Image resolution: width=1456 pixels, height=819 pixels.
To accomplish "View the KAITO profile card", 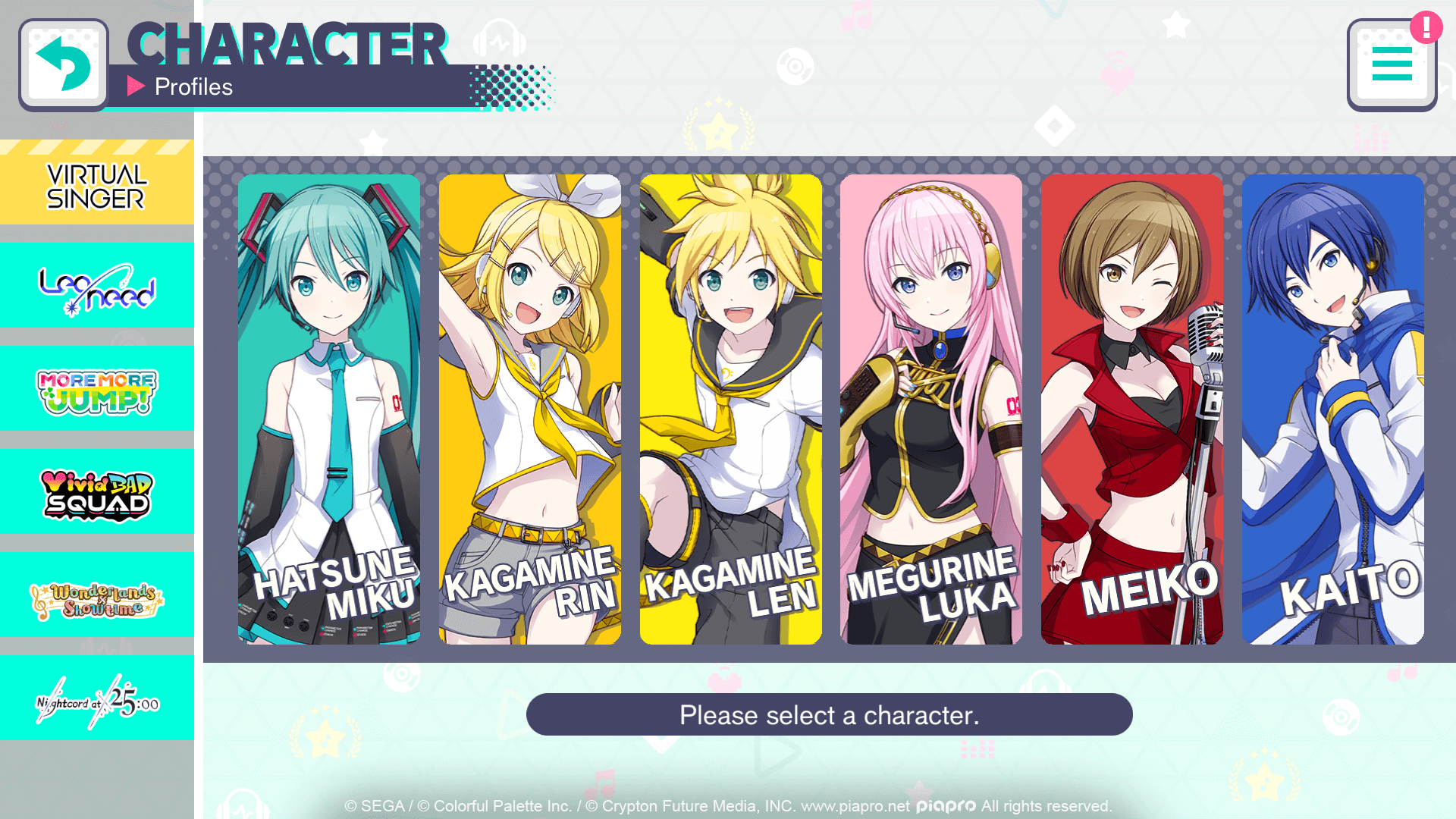I will pos(1333,409).
